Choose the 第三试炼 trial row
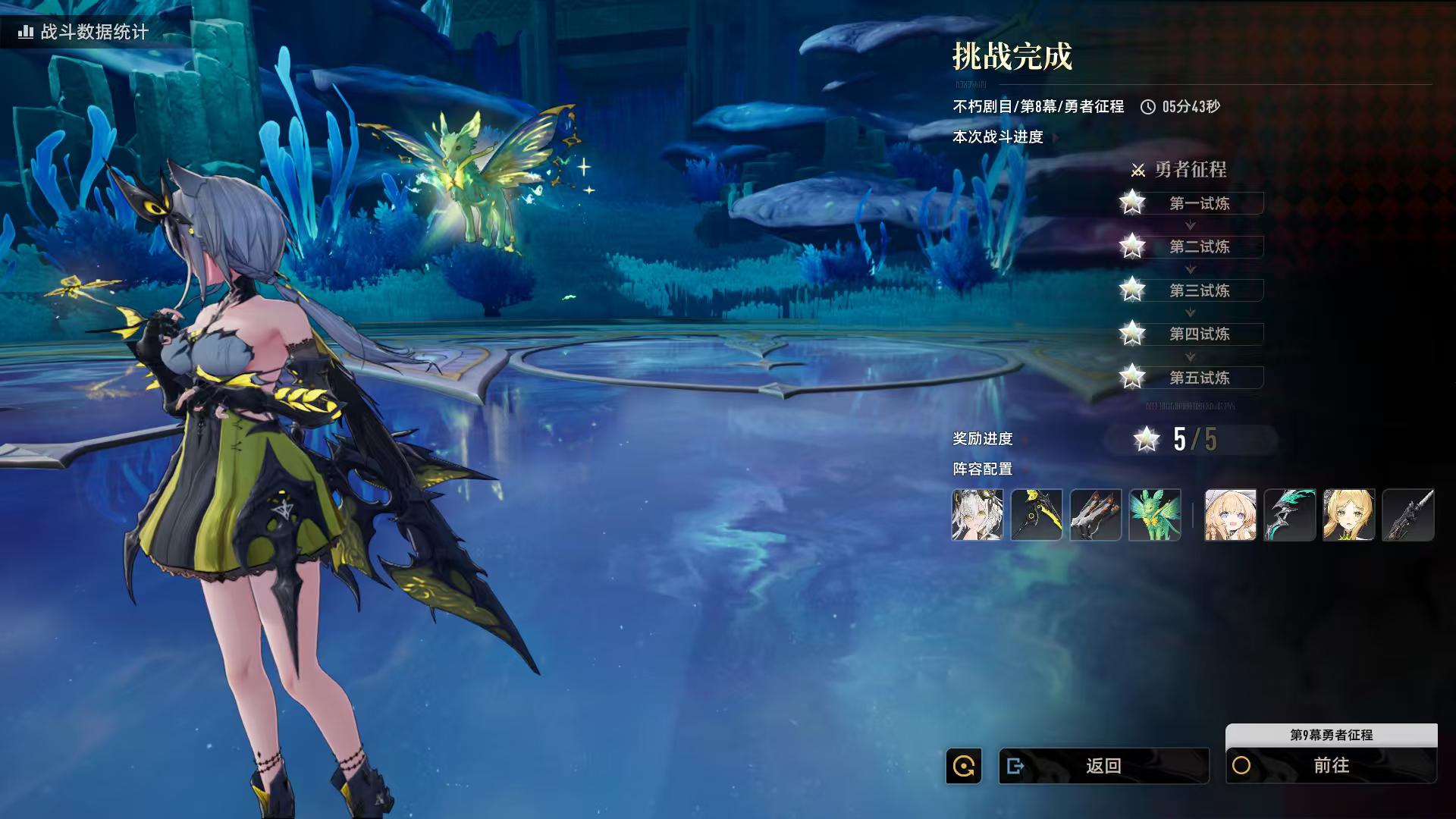The image size is (1456, 819). (x=1199, y=290)
